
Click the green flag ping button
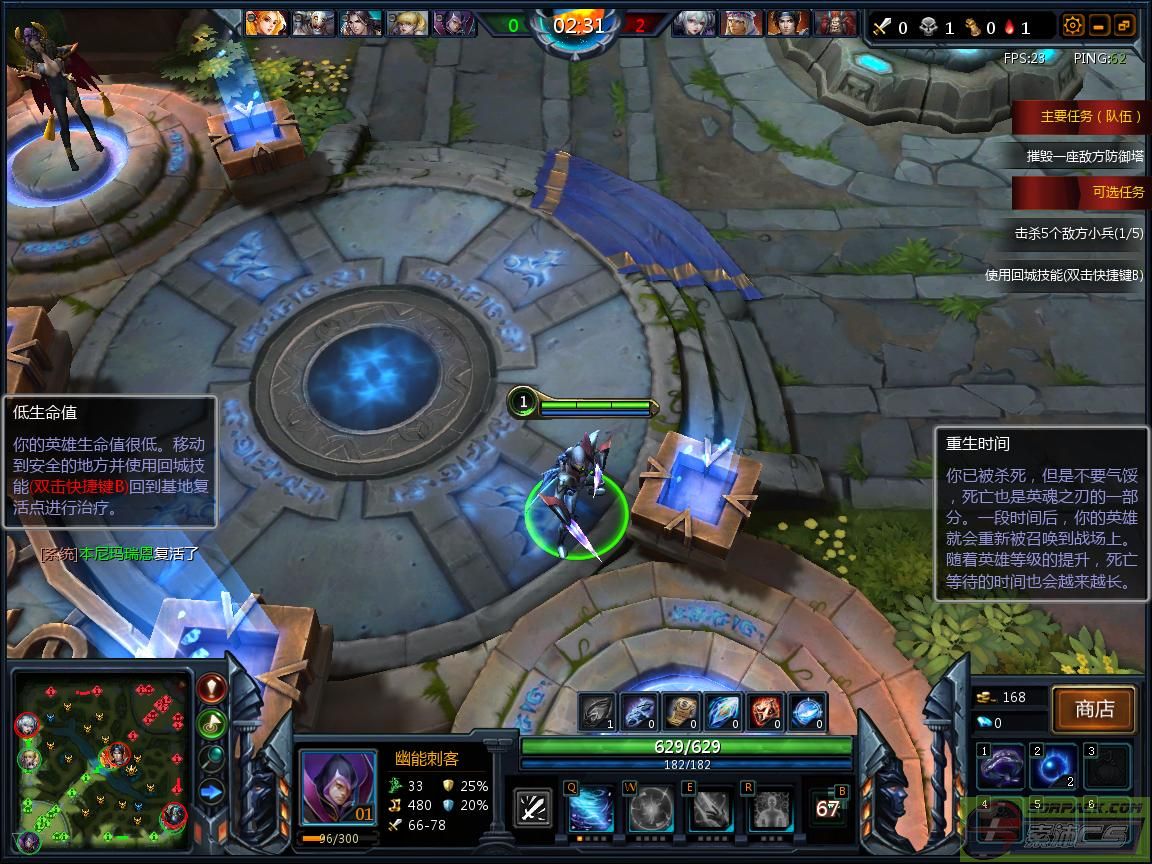[x=211, y=722]
